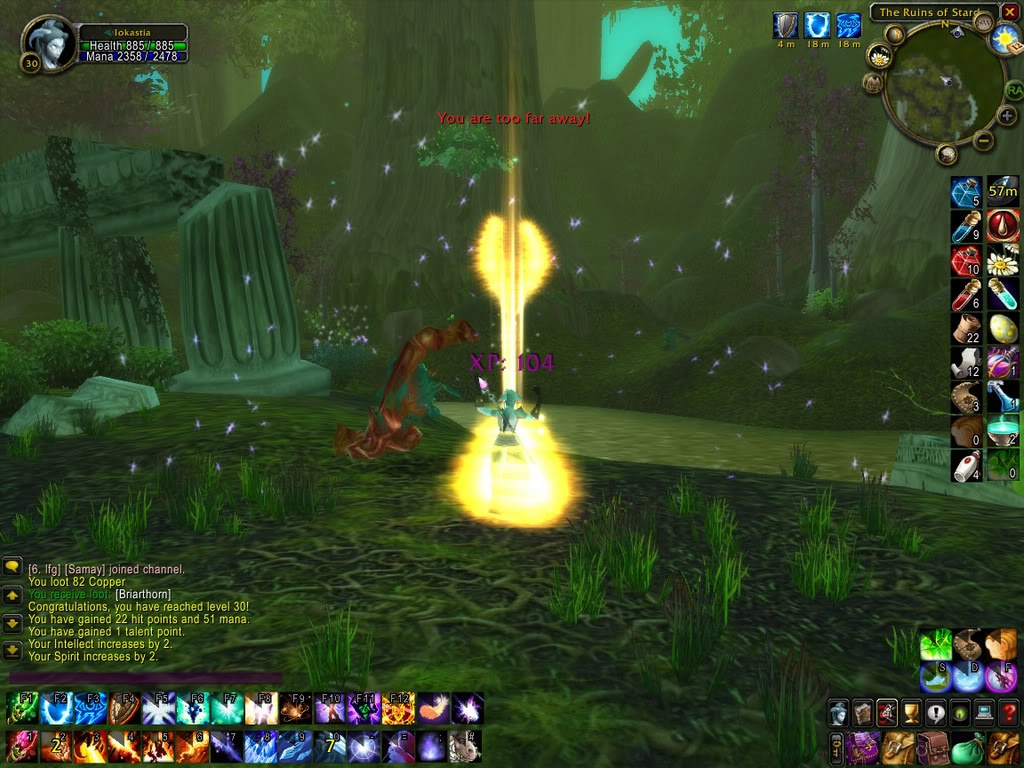Zoom out on the minimap

(984, 141)
